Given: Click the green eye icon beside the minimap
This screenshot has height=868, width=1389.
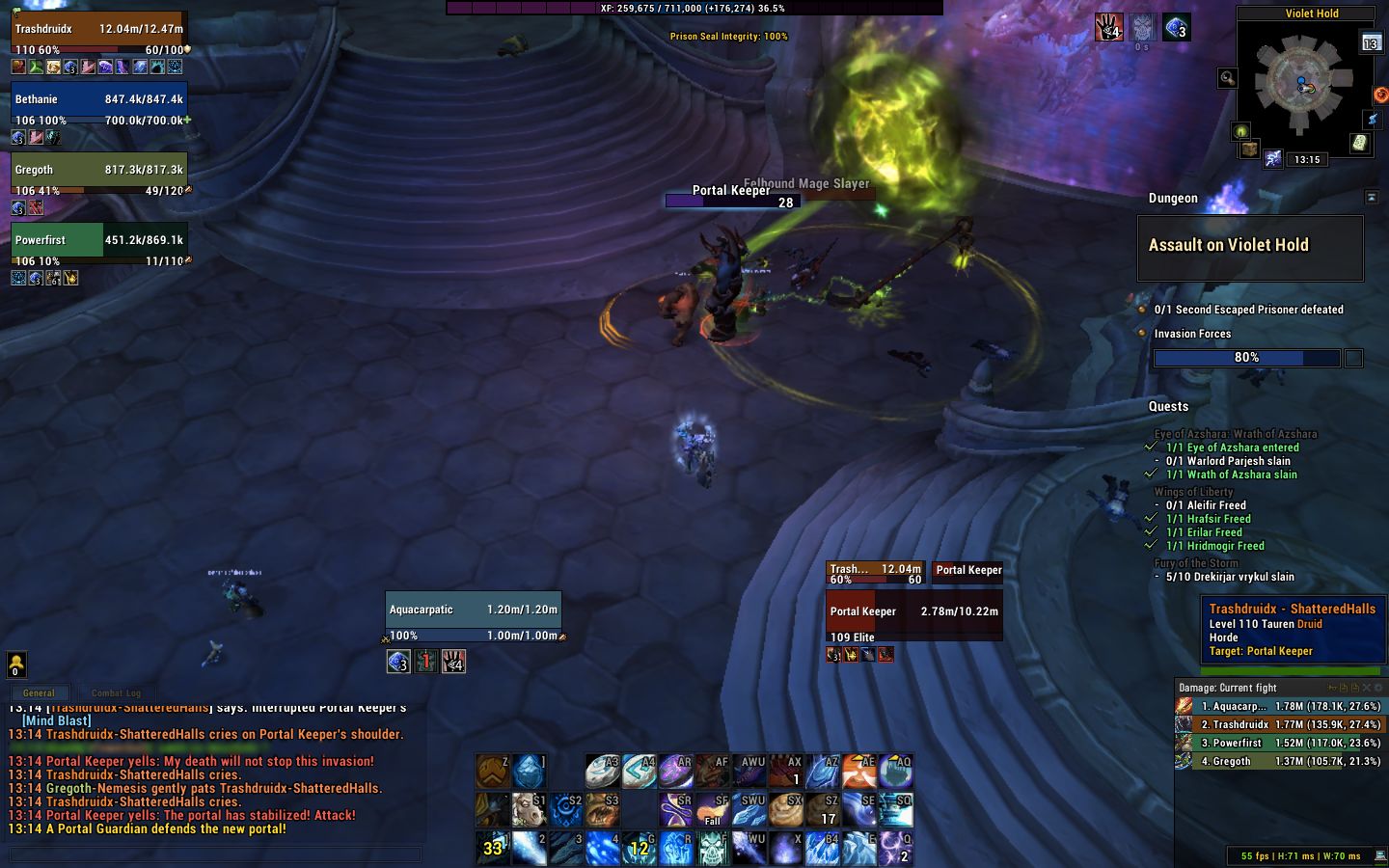Looking at the screenshot, I should point(1240,131).
